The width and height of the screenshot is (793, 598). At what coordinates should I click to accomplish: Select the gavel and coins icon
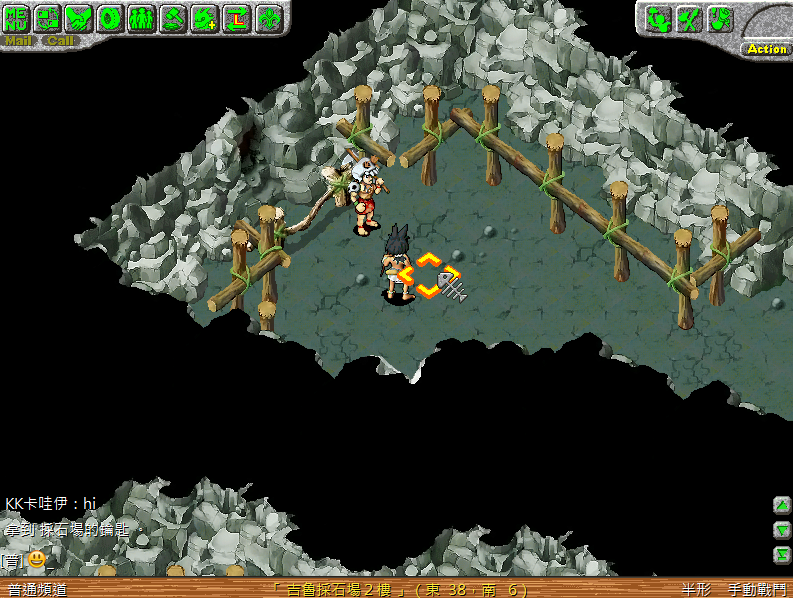point(173,18)
